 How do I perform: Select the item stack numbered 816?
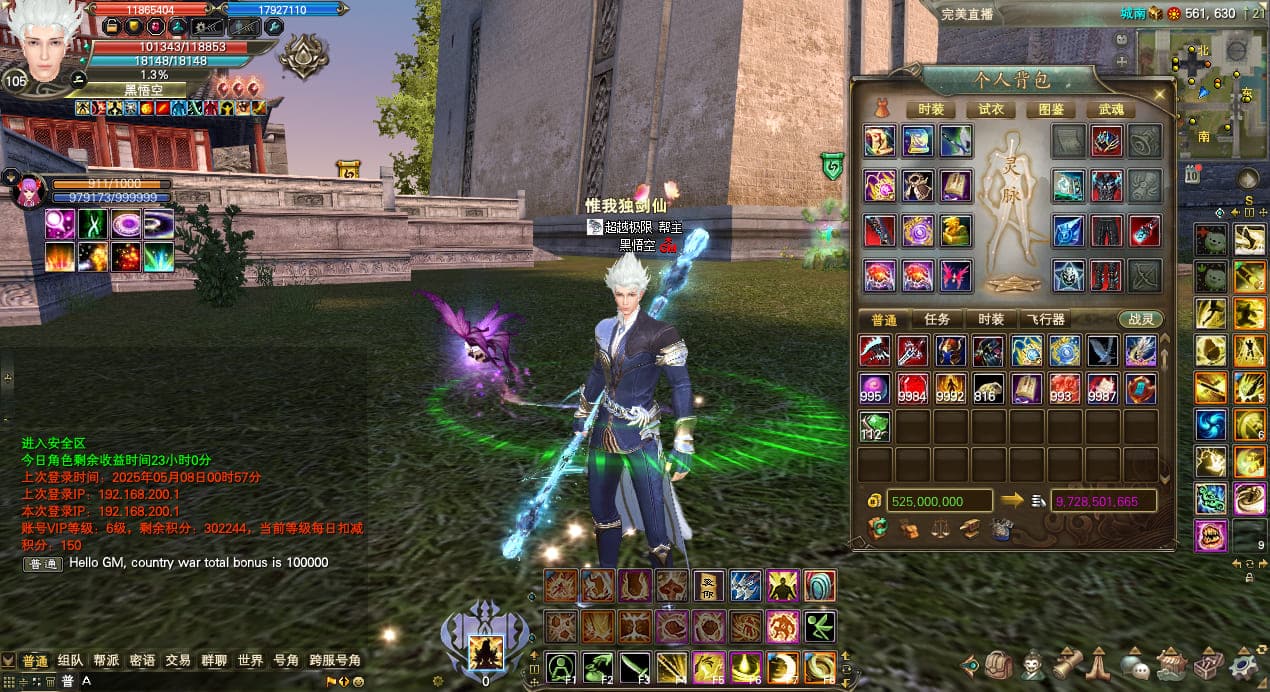tap(989, 388)
